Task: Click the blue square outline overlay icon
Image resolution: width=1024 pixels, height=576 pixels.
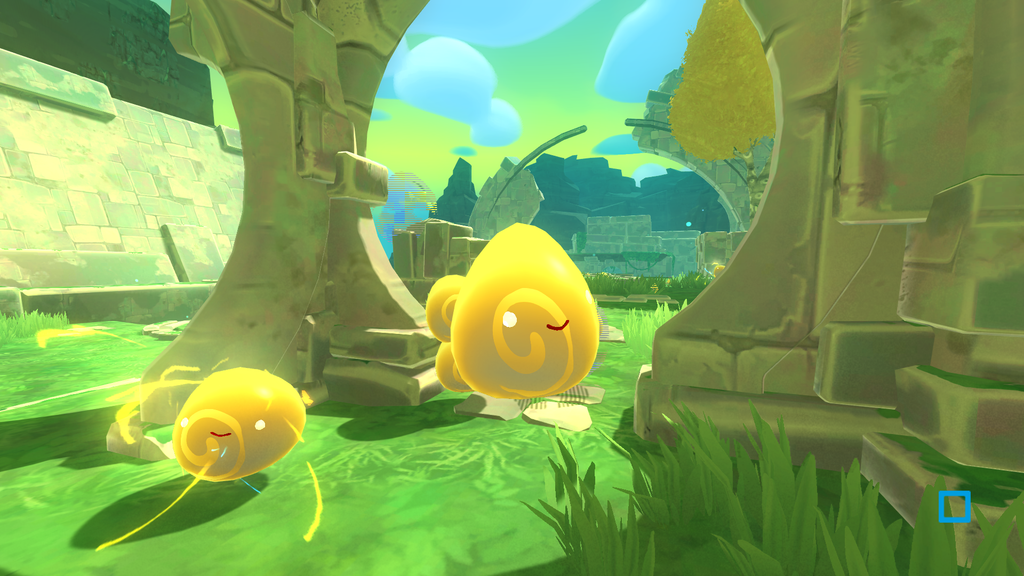Action: [954, 506]
